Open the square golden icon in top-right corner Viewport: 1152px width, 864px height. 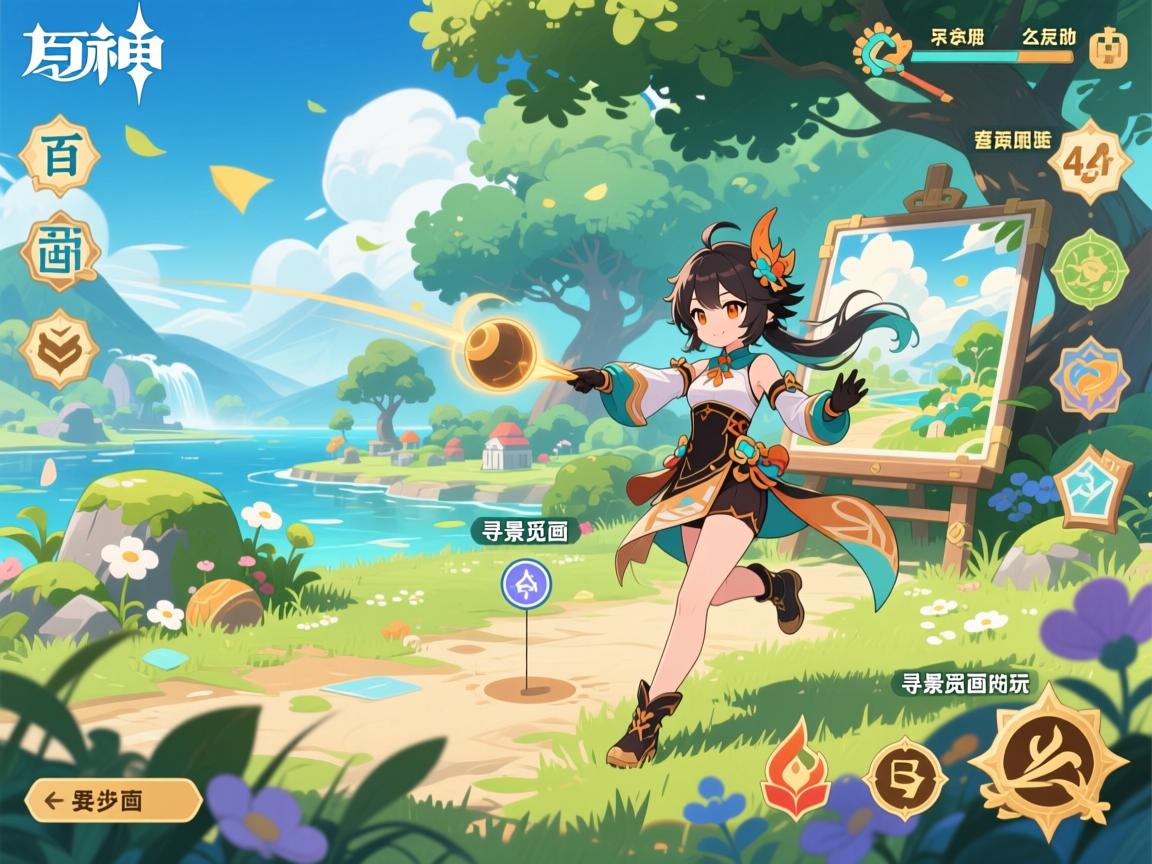tap(1108, 48)
